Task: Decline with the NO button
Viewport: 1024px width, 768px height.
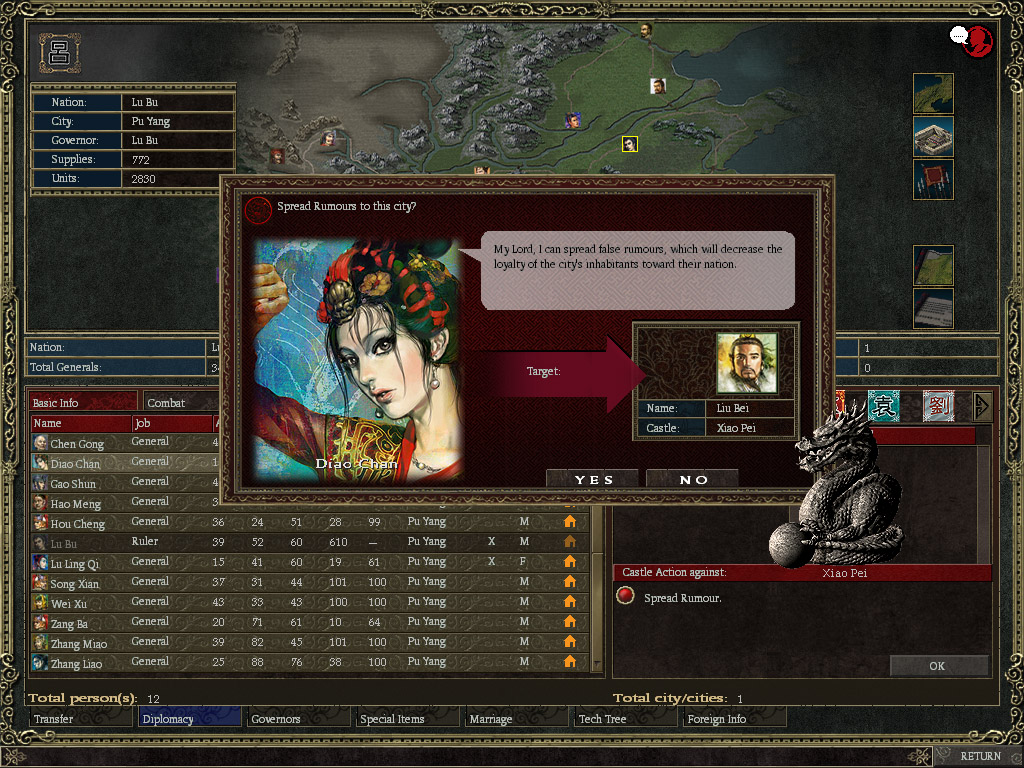Action: [693, 480]
